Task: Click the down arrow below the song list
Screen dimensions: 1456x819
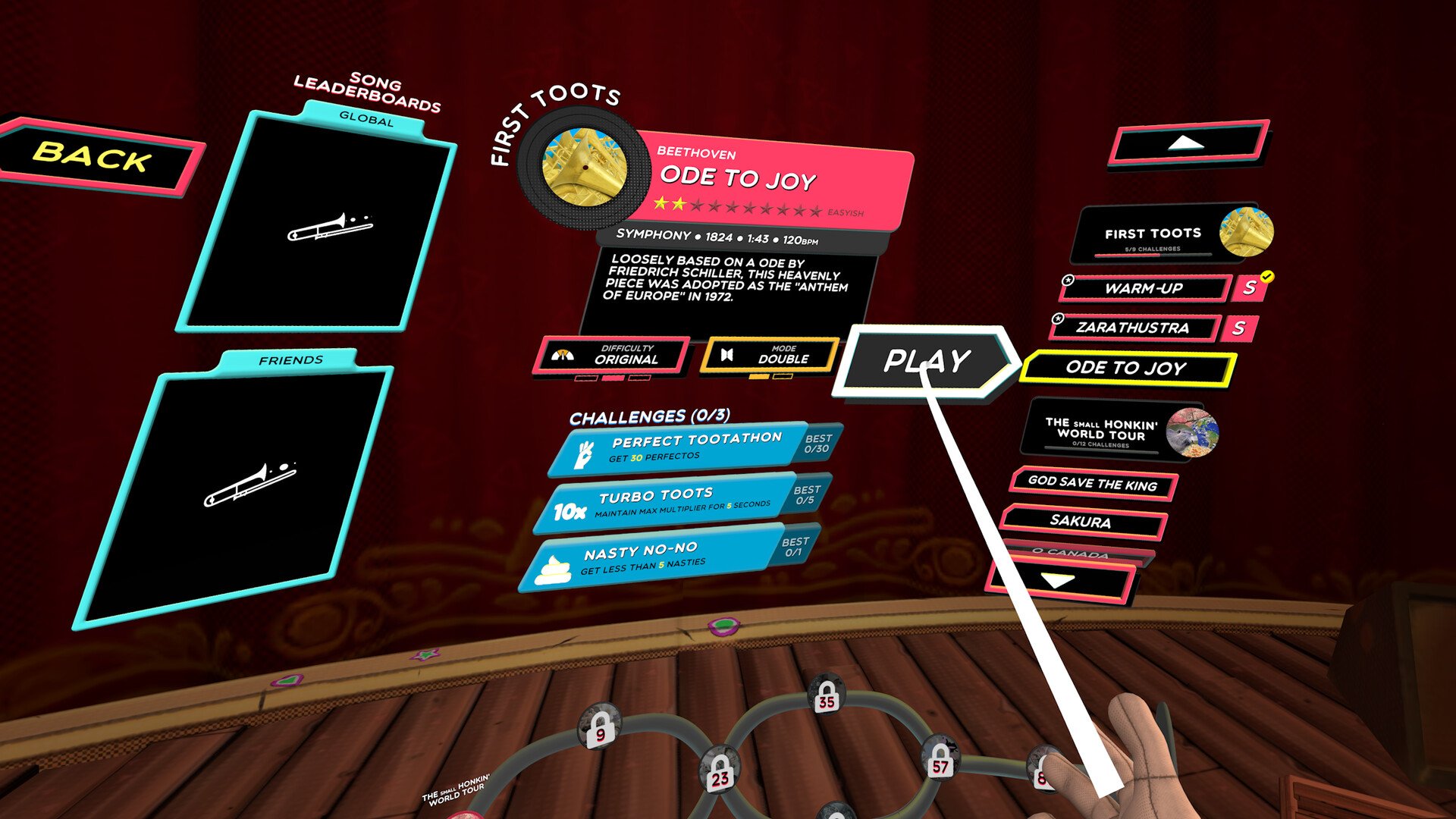Action: click(x=1059, y=581)
